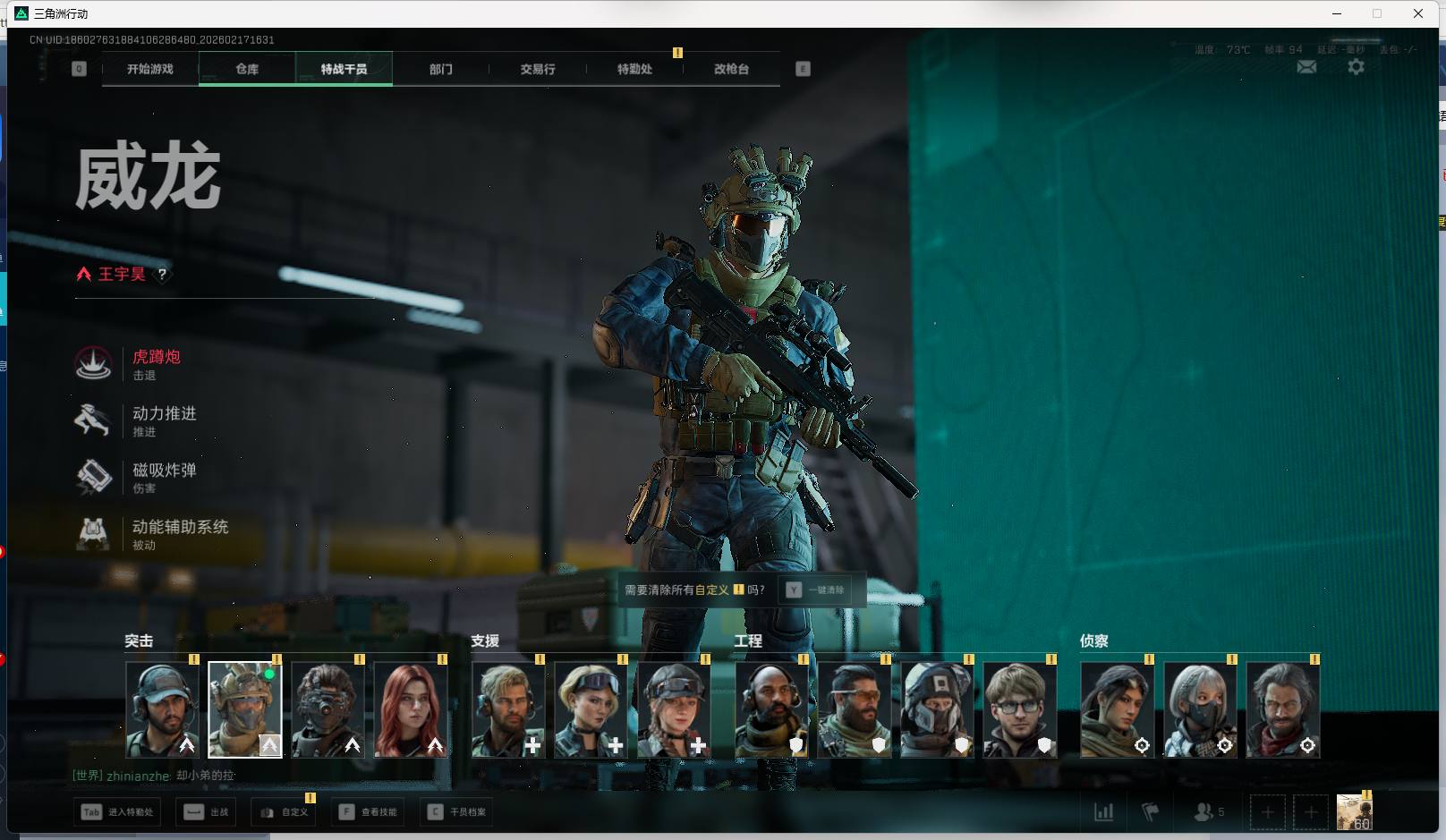Click the 一键清除 button
Screen dimensions: 1446x840
click(817, 590)
